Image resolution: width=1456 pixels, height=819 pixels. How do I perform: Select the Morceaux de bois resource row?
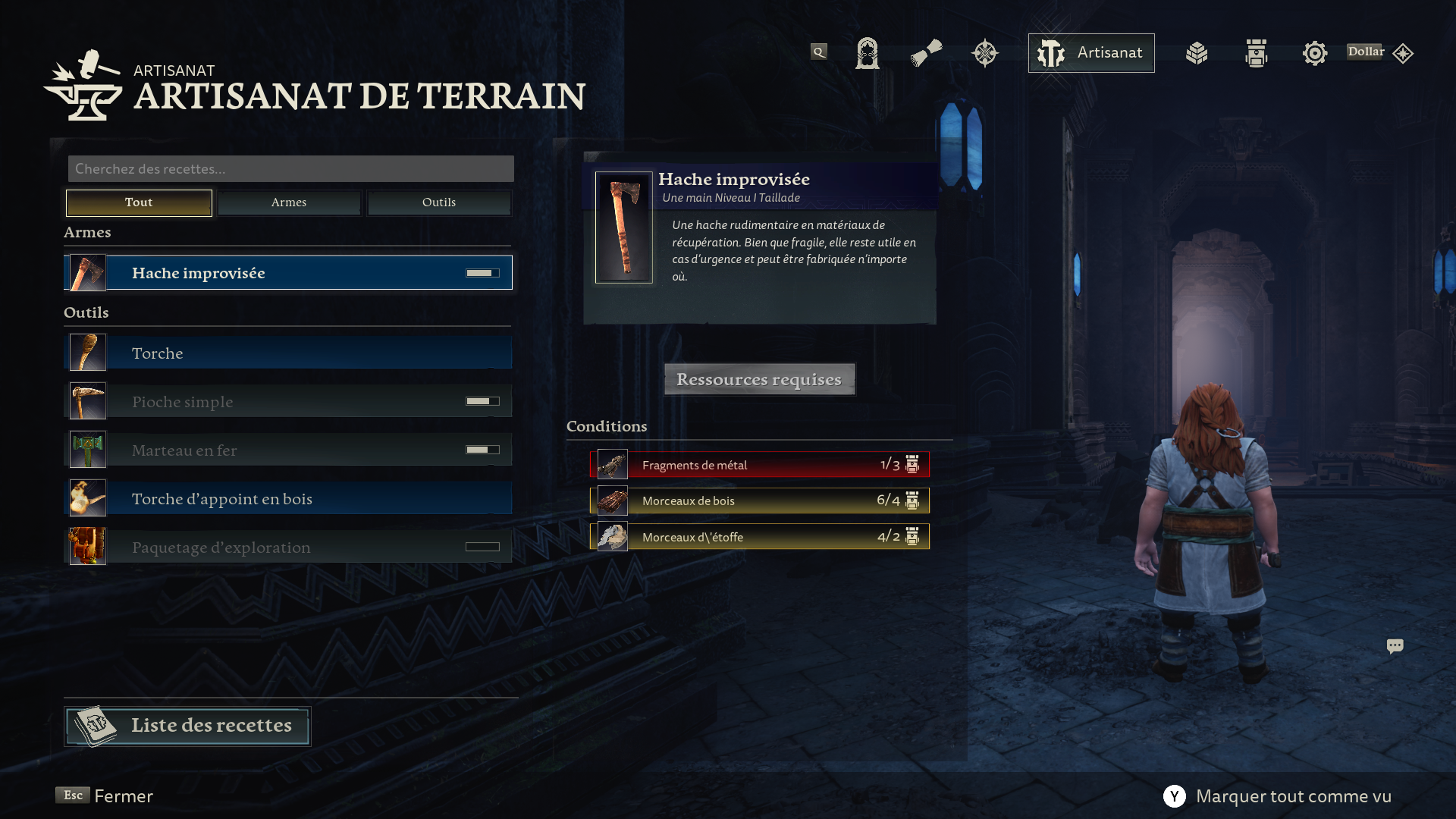click(759, 500)
